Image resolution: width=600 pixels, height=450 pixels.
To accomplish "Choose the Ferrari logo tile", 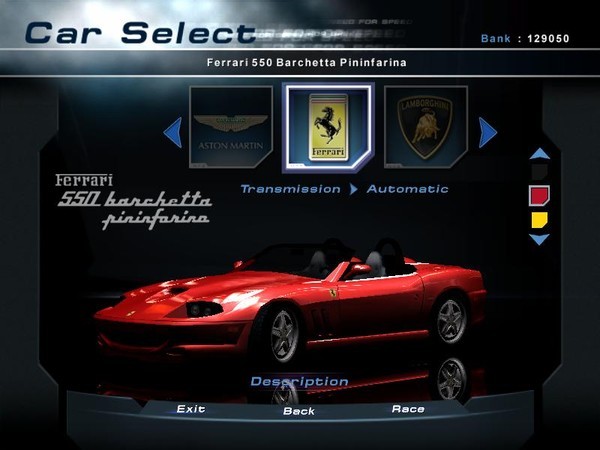I will pyautogui.click(x=328, y=127).
